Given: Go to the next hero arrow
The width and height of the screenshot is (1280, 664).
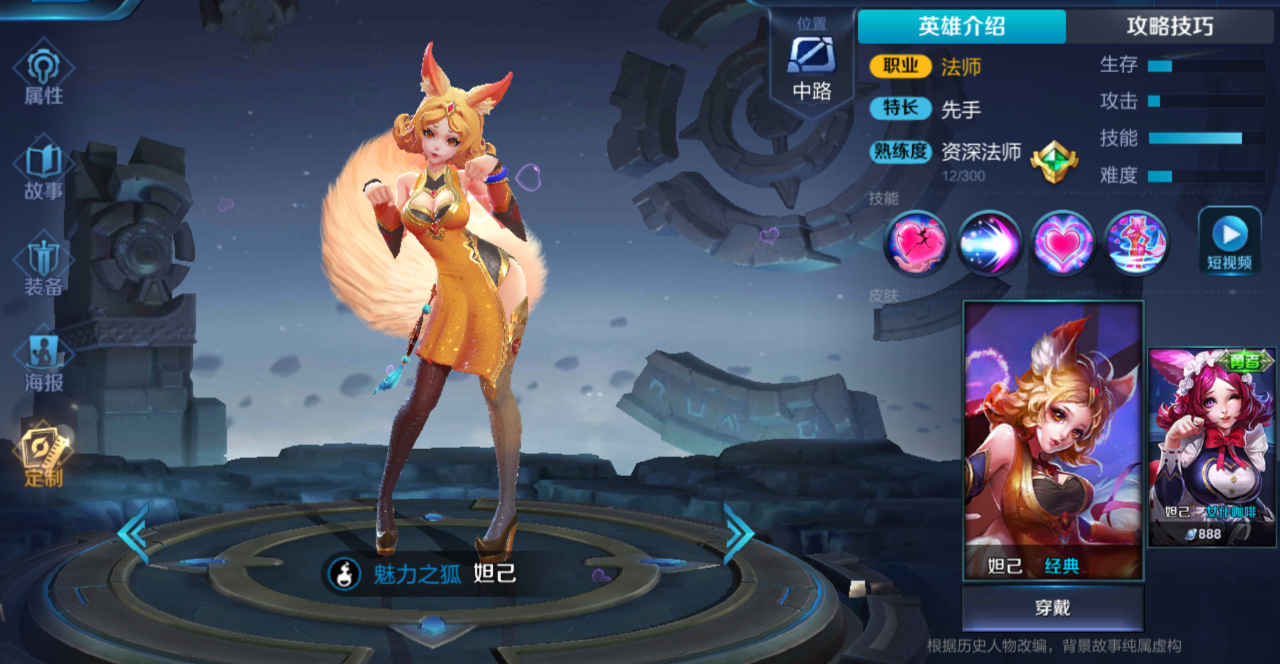Looking at the screenshot, I should tap(738, 534).
